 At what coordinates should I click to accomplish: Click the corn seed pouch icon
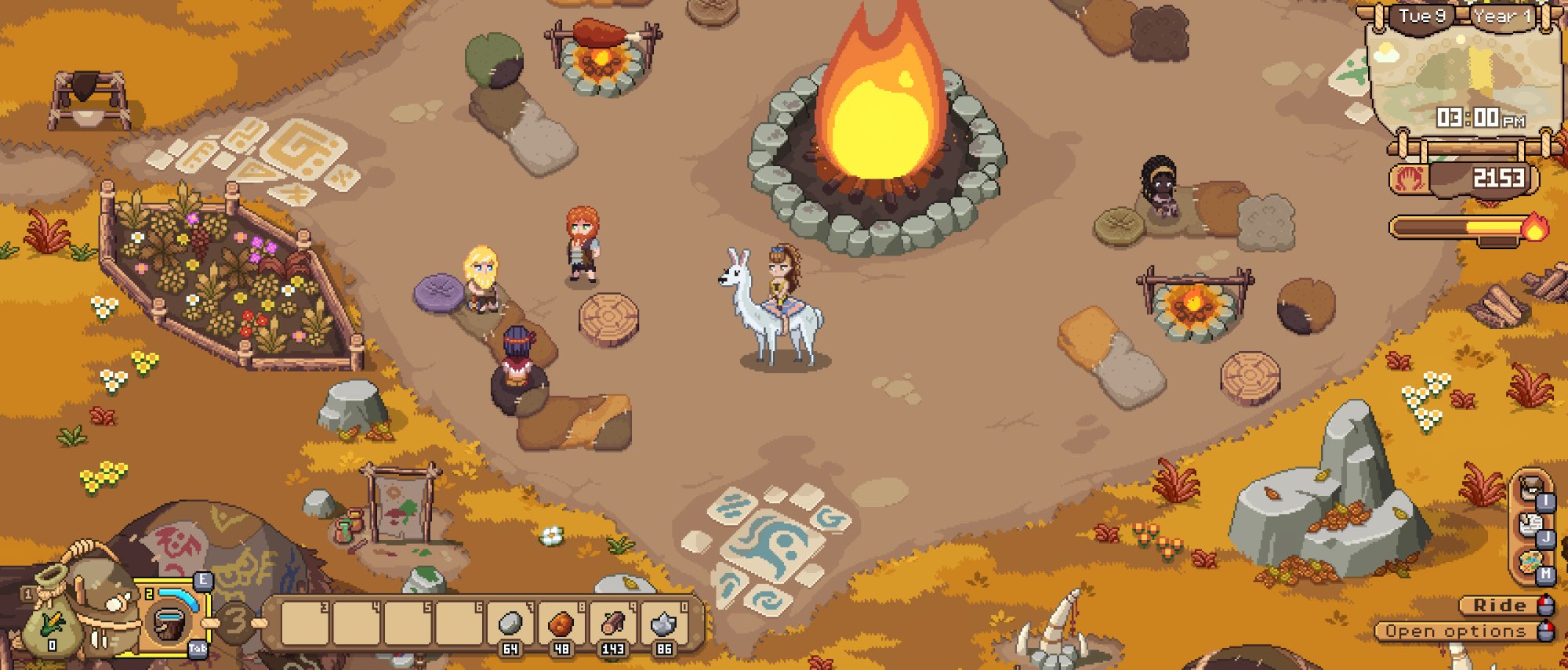[x=51, y=627]
